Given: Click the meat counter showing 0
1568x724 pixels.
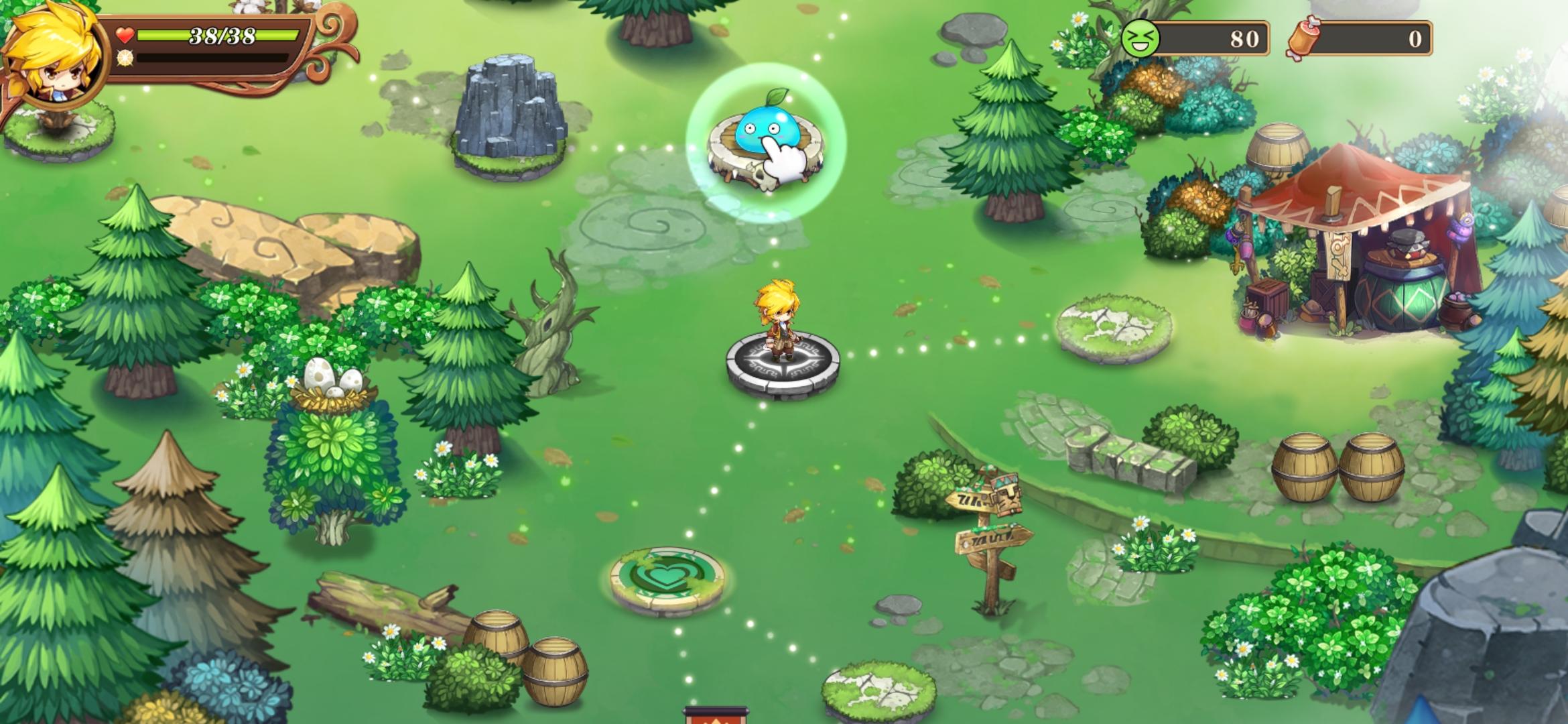Looking at the screenshot, I should click(x=1414, y=38).
